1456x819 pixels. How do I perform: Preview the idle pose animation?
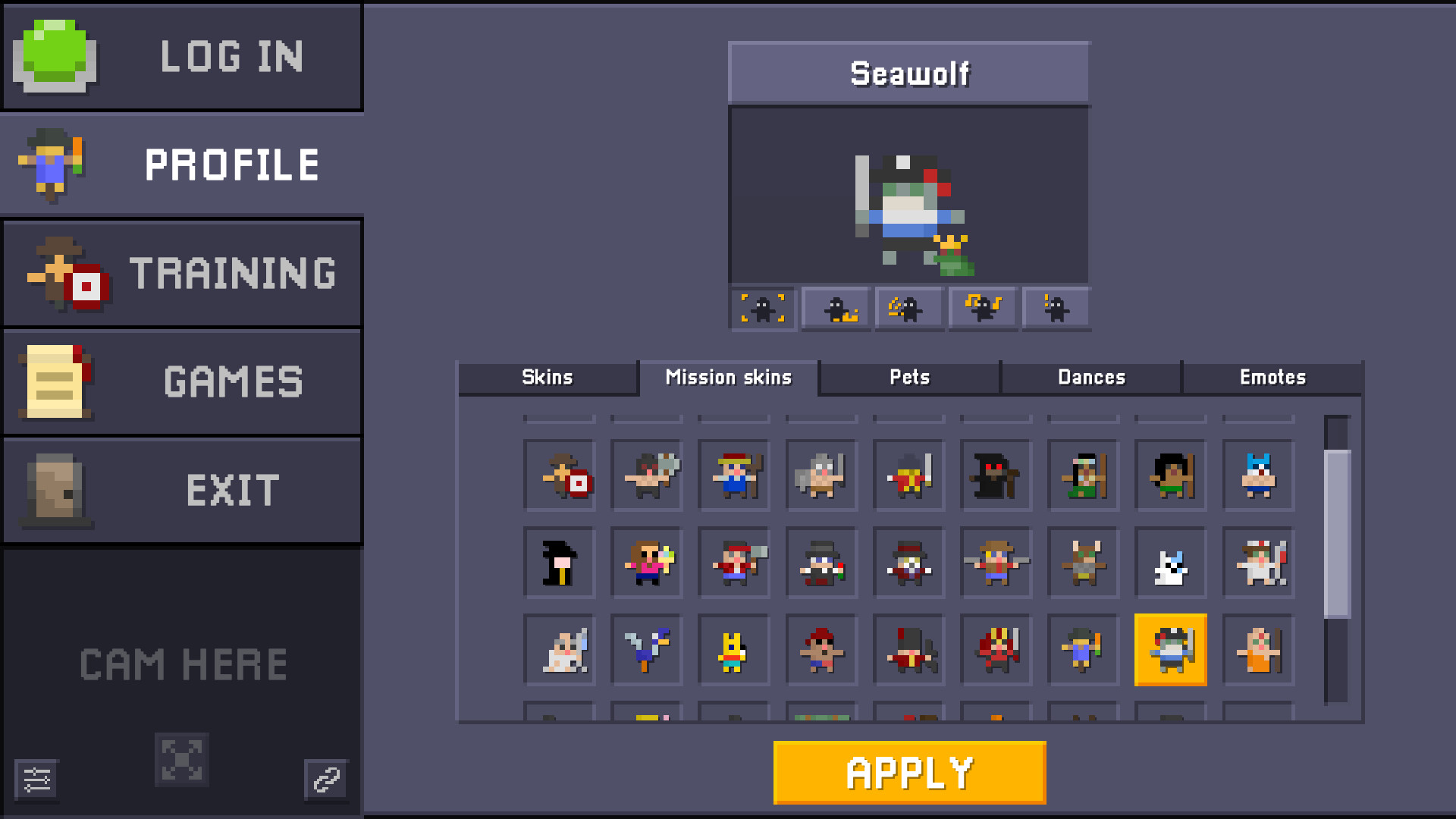762,308
